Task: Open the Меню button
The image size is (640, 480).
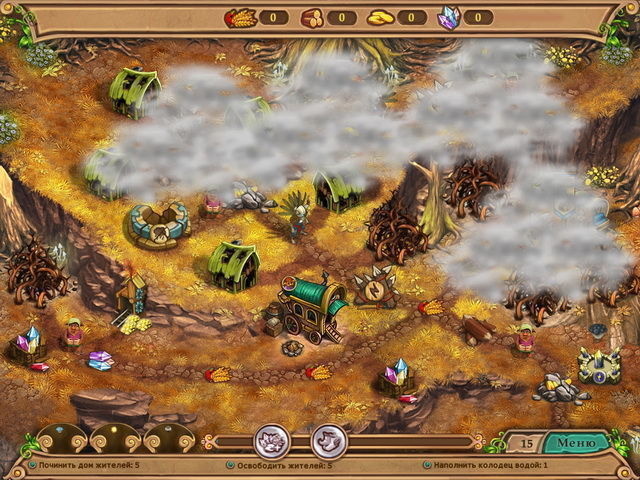Action: (576, 442)
